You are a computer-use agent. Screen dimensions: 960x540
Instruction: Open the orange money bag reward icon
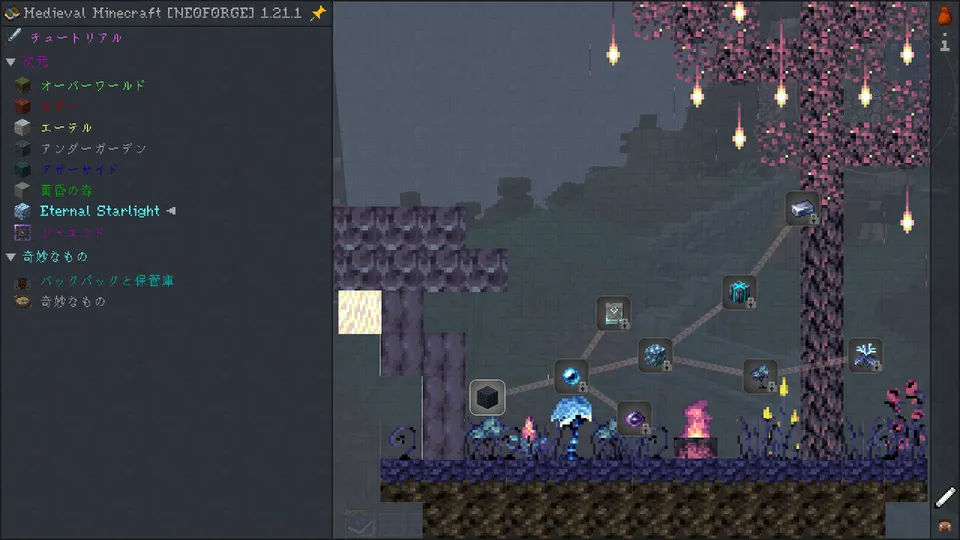point(944,15)
